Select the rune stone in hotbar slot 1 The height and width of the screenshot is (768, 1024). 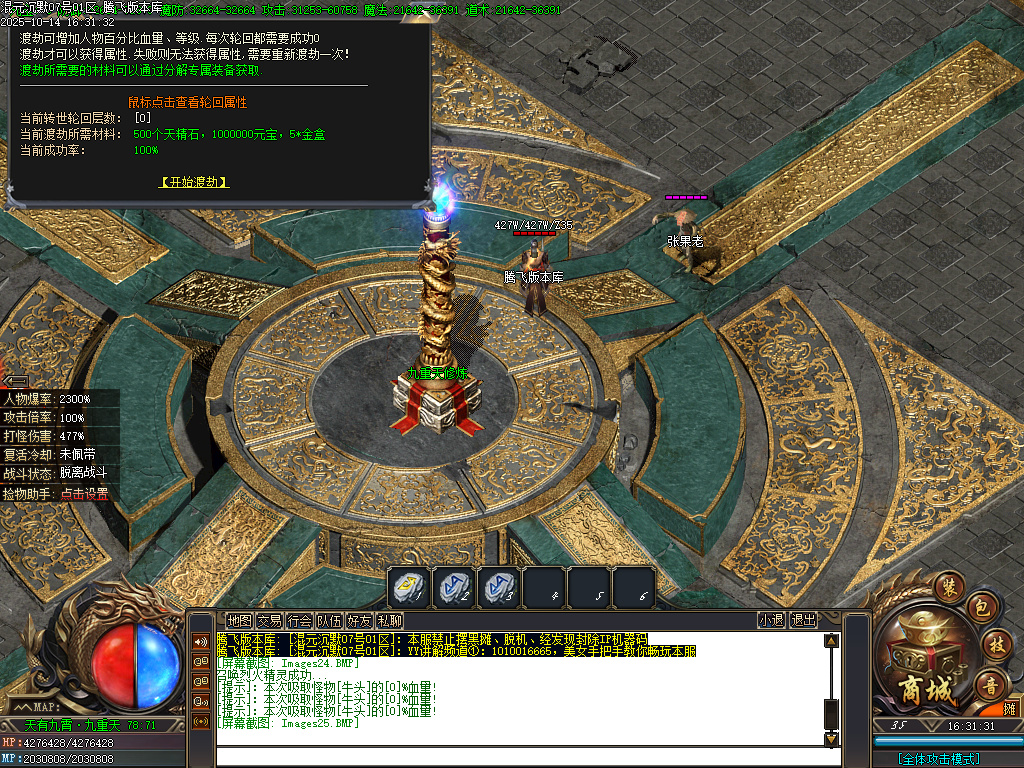pos(409,588)
